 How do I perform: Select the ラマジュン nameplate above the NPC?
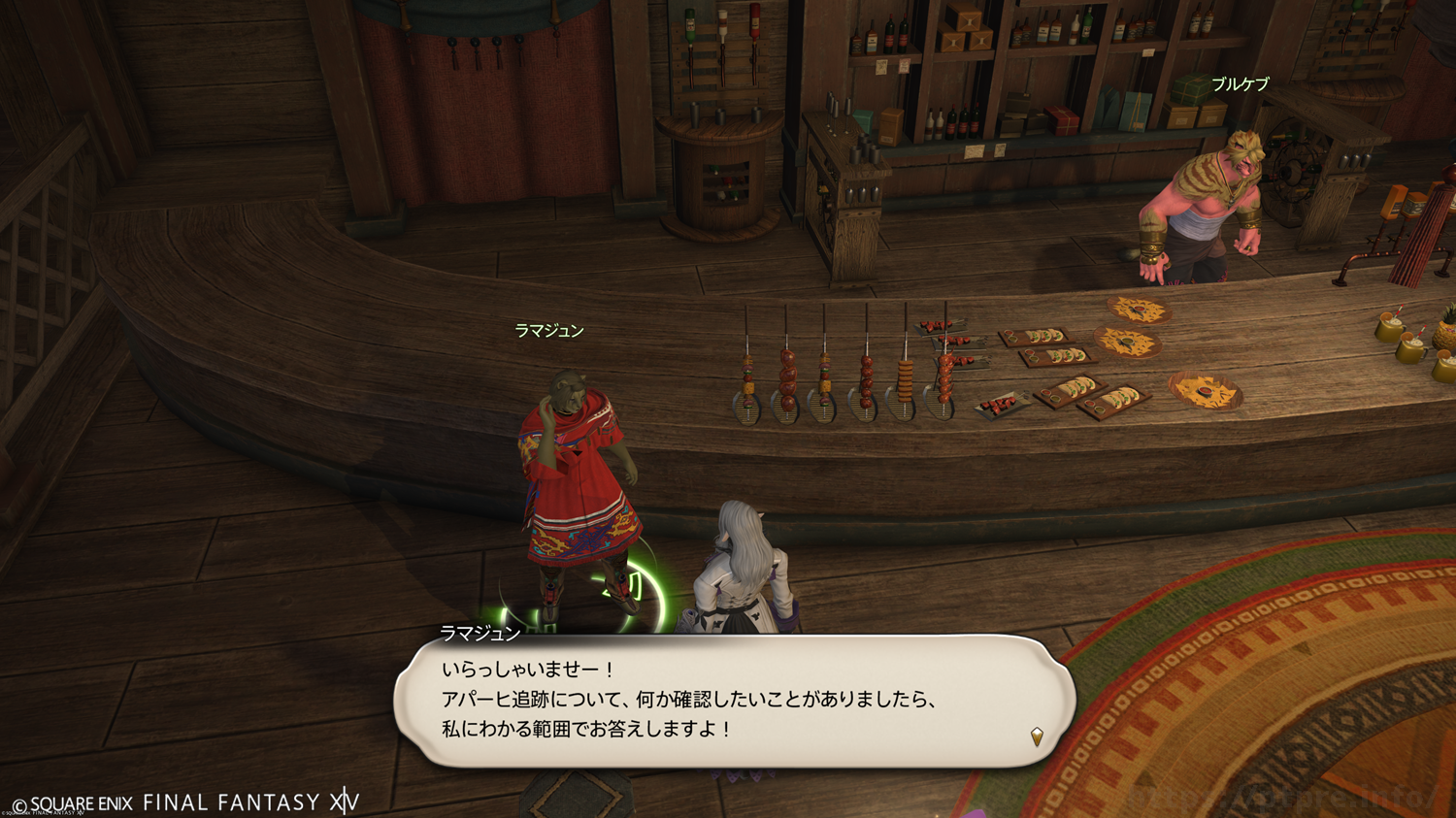tap(548, 331)
